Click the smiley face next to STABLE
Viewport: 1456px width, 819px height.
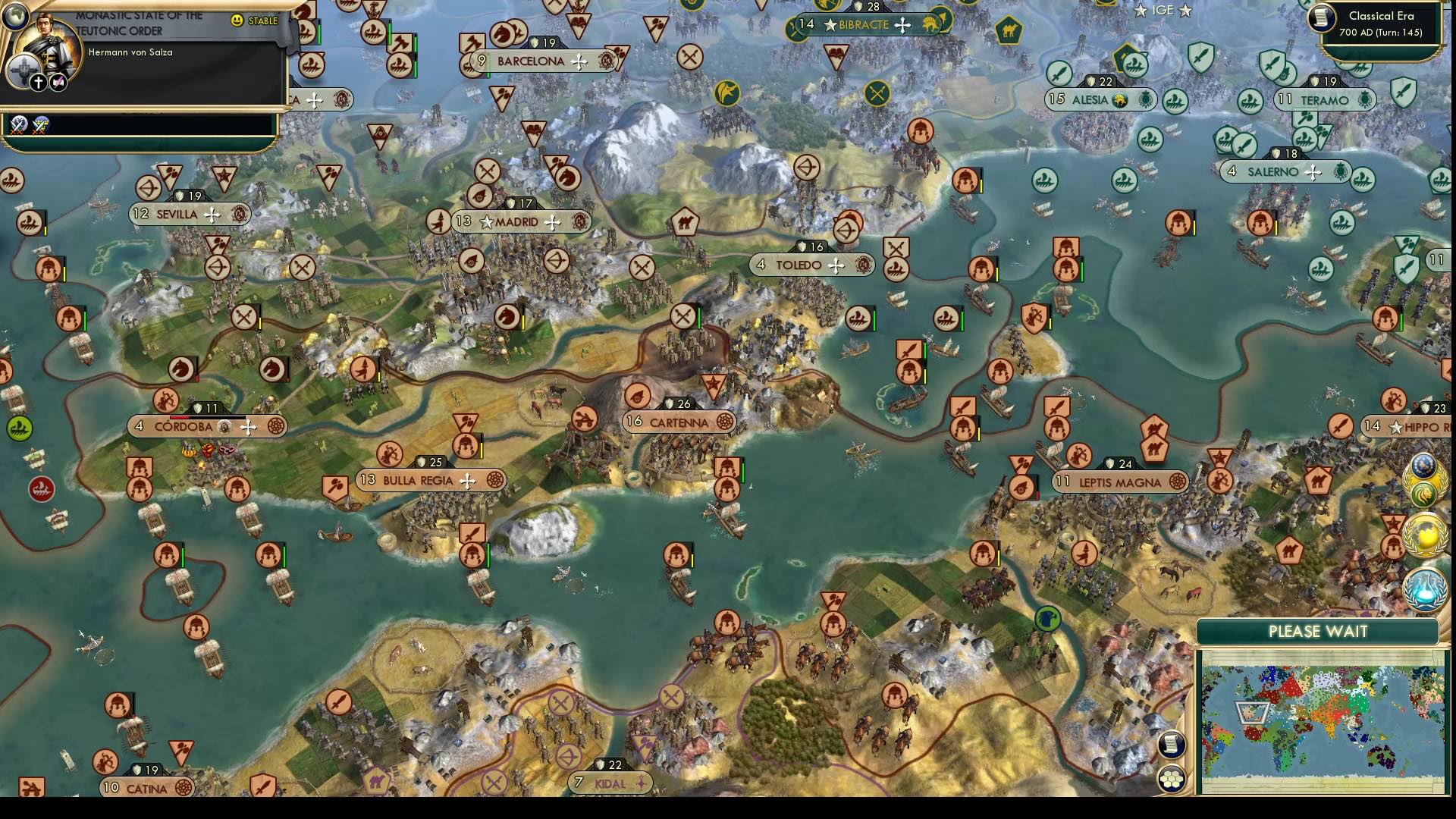pyautogui.click(x=236, y=20)
